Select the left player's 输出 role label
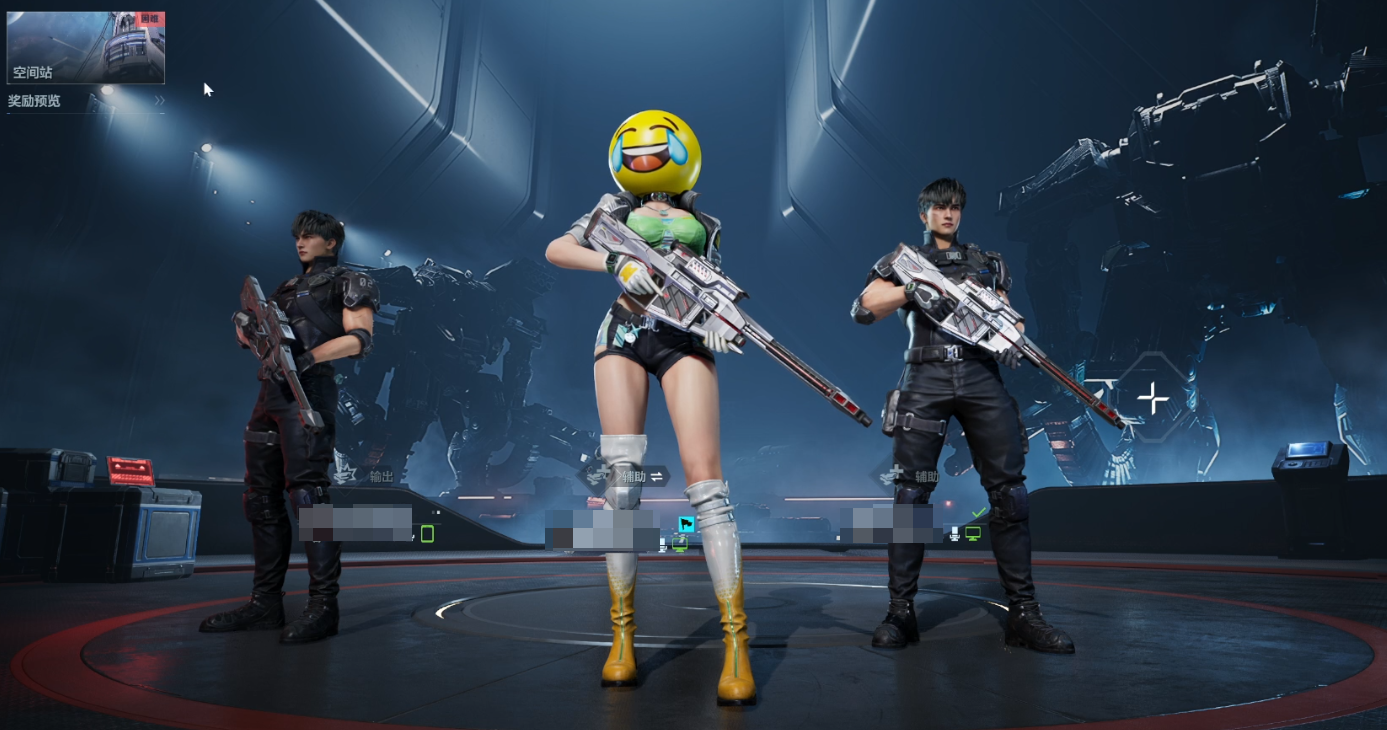Viewport: 1387px width, 730px height. click(x=381, y=477)
